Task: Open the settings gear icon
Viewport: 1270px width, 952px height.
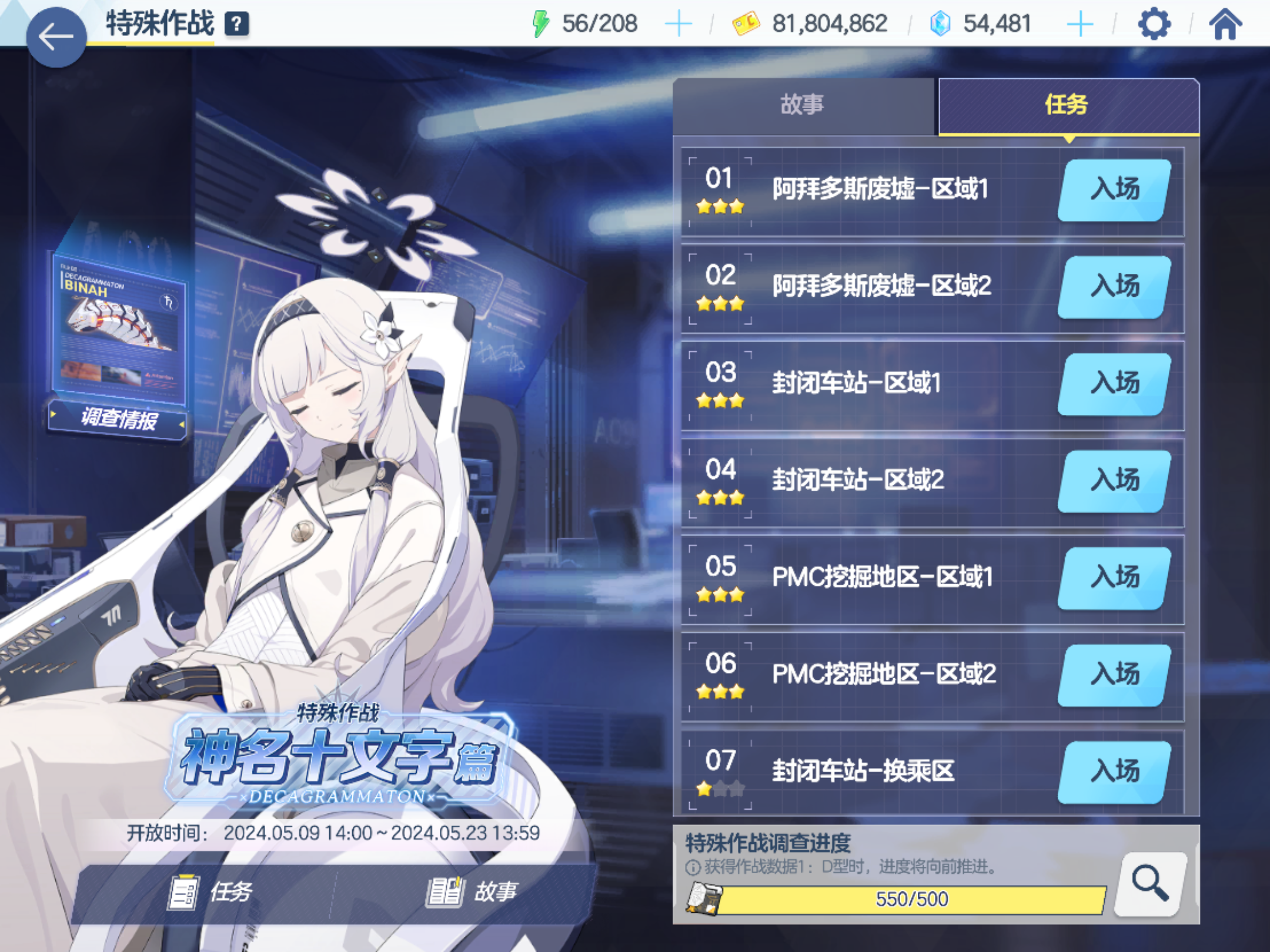Action: coord(1154,24)
